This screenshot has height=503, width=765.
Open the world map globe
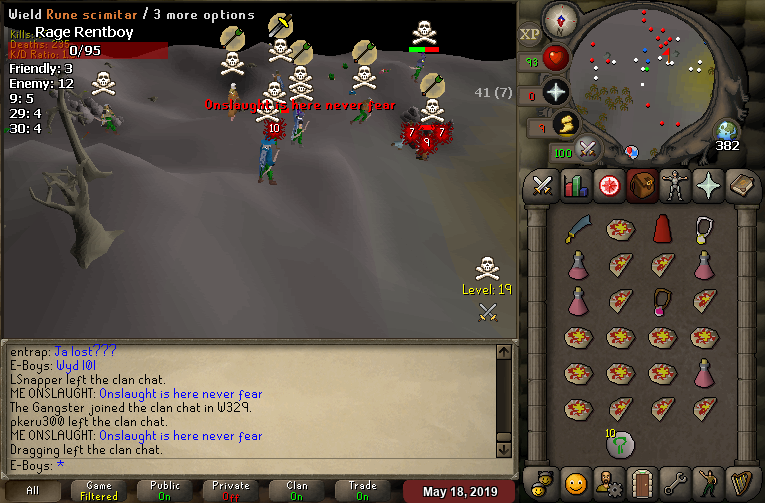point(727,130)
